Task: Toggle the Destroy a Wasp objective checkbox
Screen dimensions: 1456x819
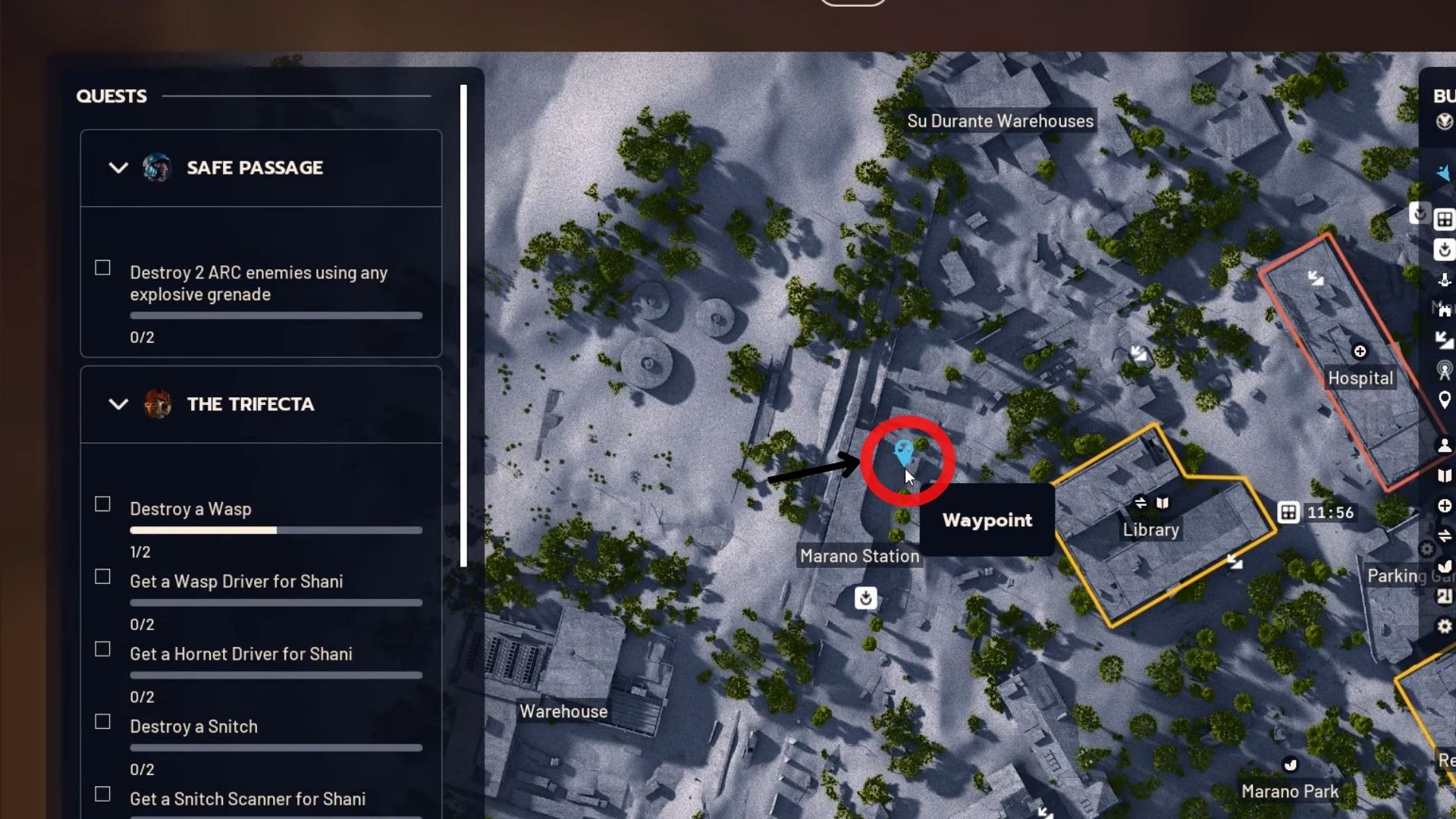Action: coord(102,504)
